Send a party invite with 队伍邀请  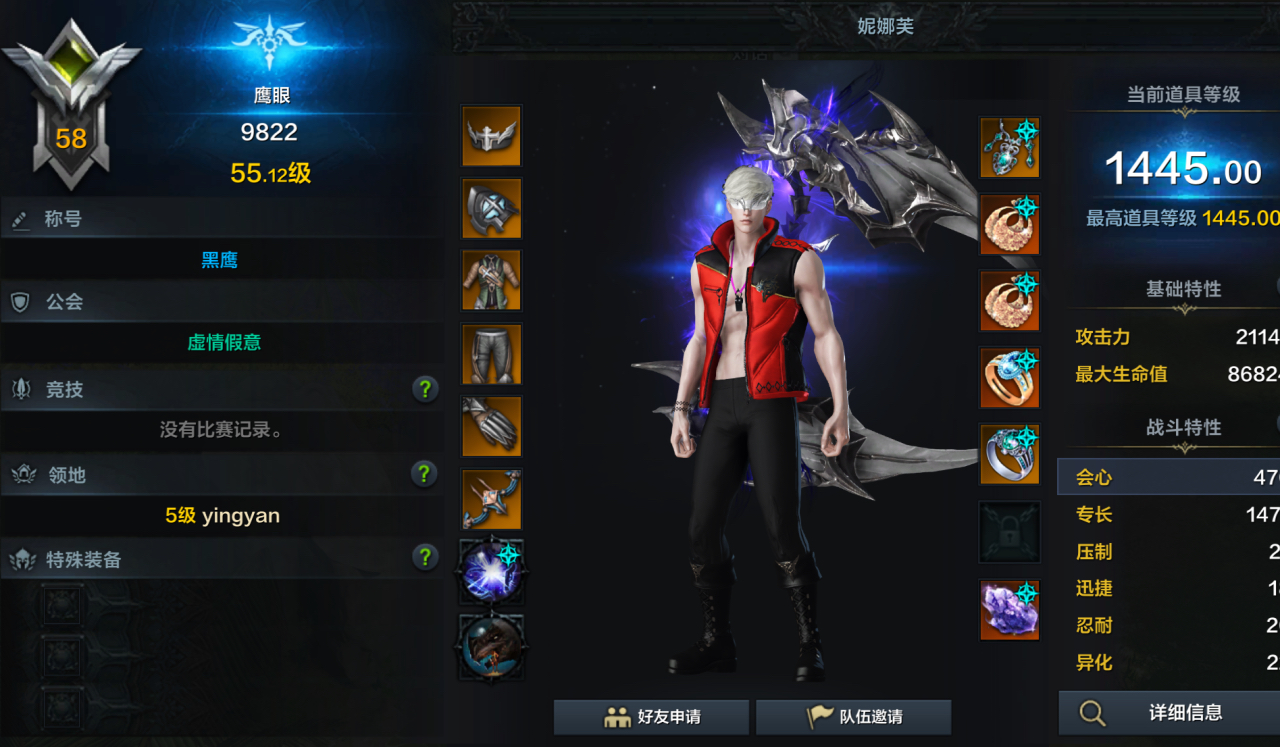click(x=853, y=717)
